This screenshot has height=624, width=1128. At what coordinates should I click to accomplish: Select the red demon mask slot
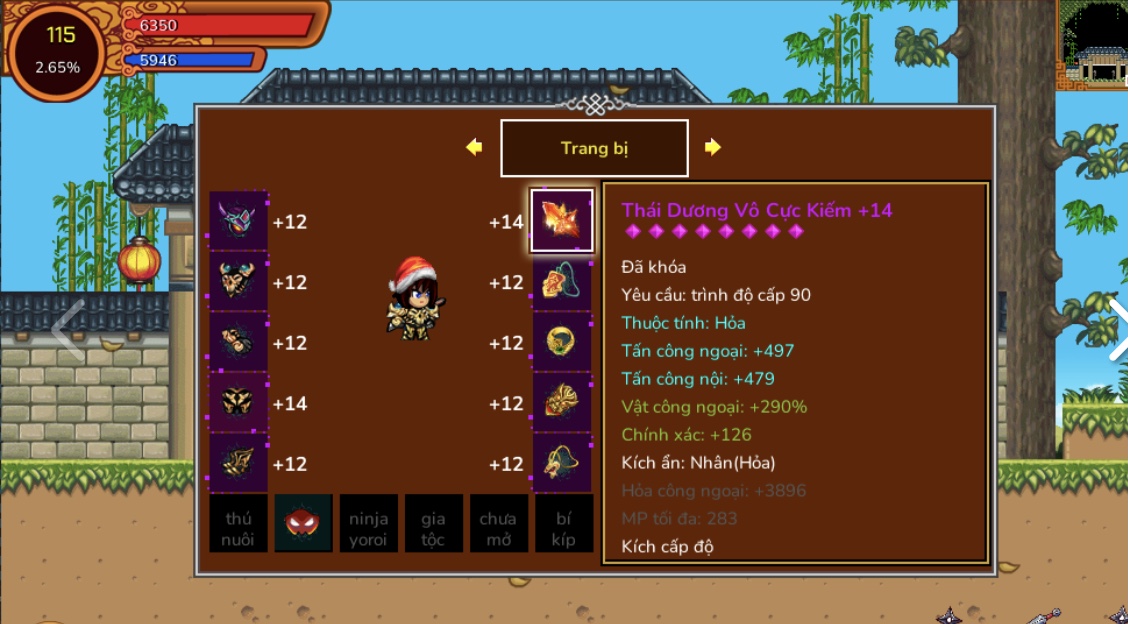tap(304, 523)
